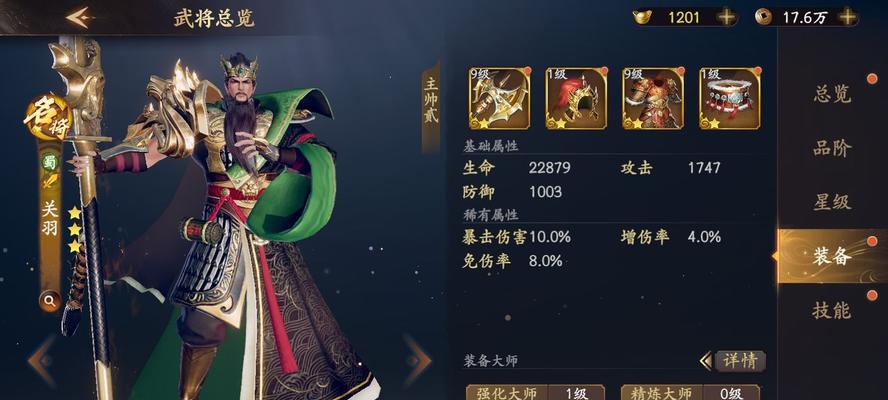Add more copper coins with the plus button
Screen dimensions: 888x400
tap(847, 17)
